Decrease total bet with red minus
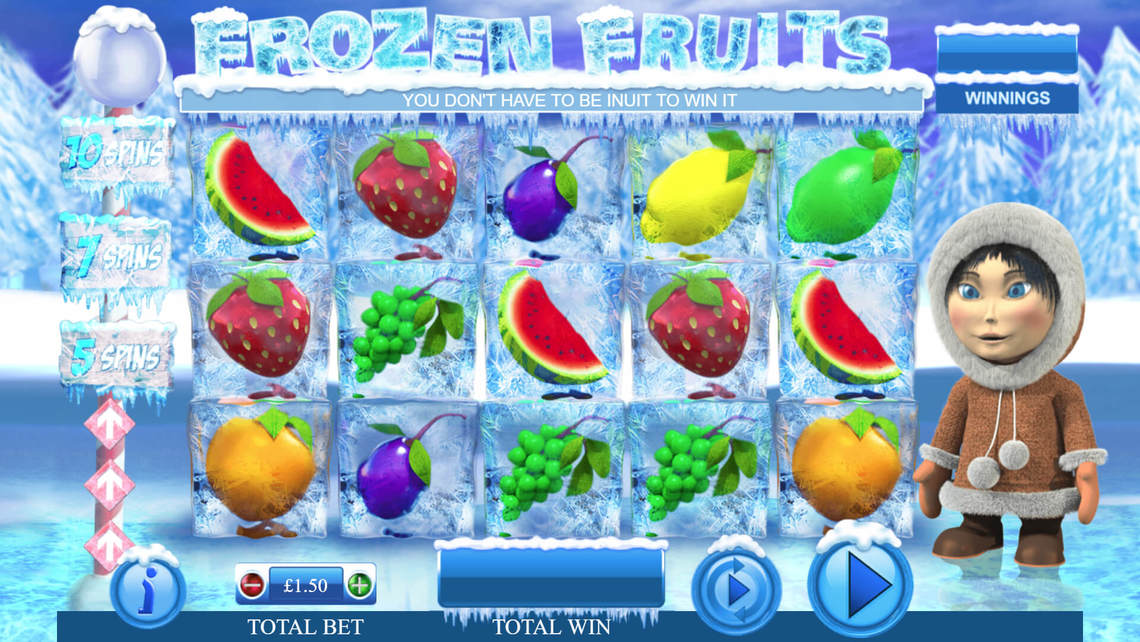This screenshot has width=1140, height=642. pyautogui.click(x=253, y=585)
